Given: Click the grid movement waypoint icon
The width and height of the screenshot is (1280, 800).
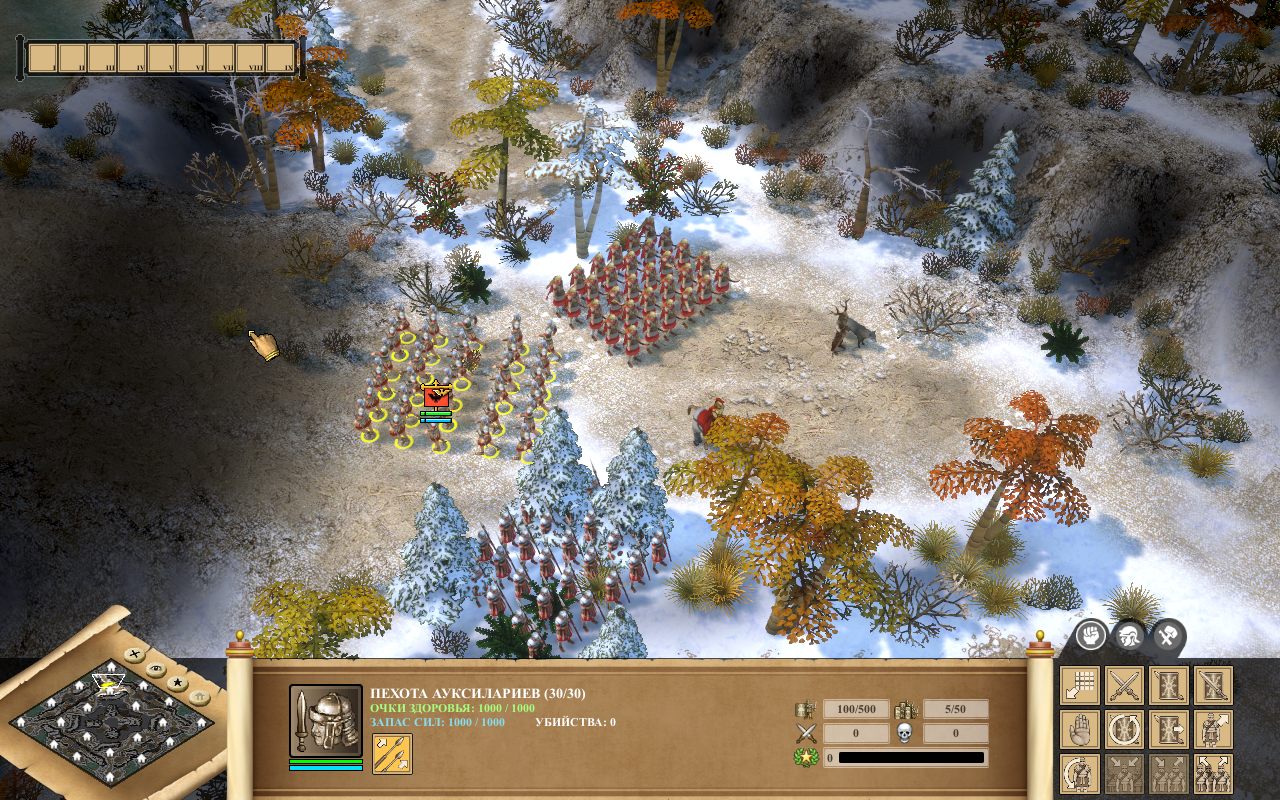Looking at the screenshot, I should [1080, 686].
